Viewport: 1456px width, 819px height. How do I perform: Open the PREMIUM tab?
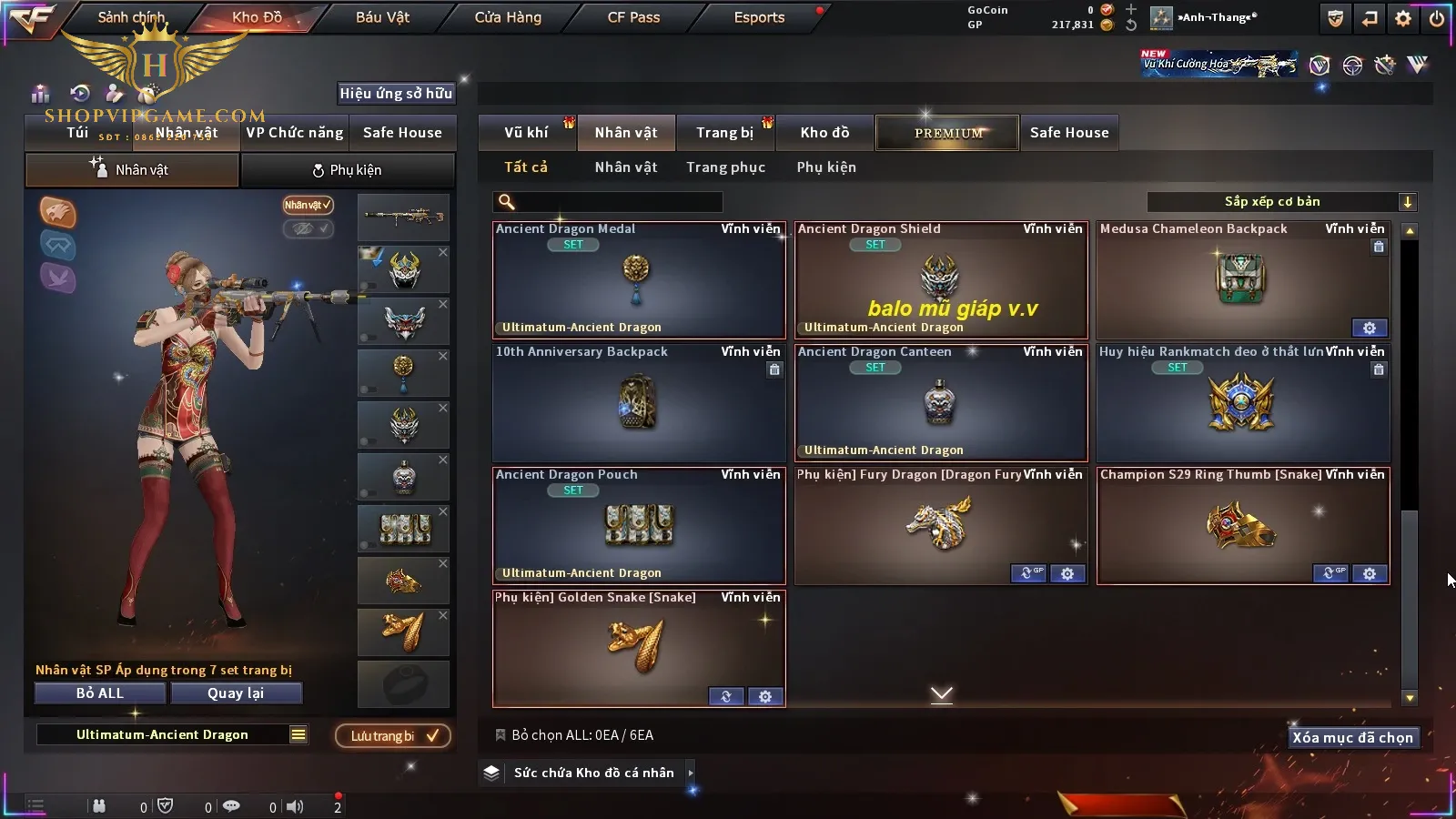[x=947, y=133]
